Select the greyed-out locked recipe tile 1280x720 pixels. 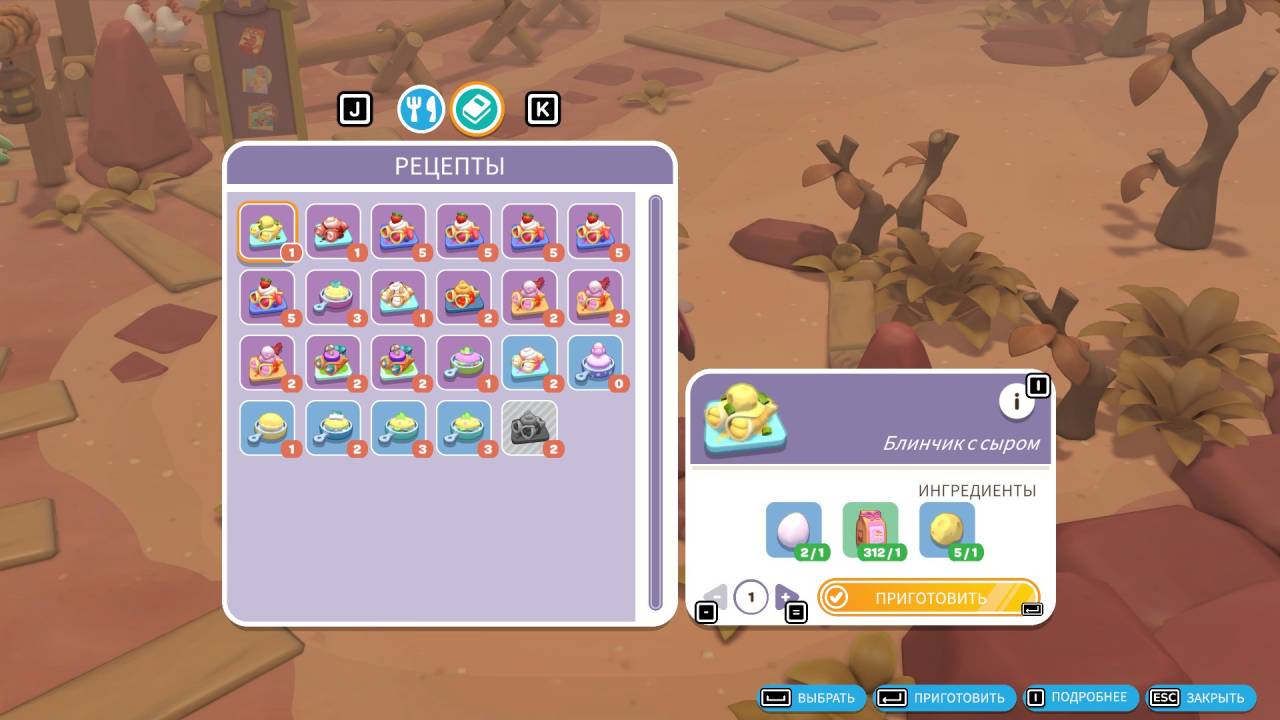coord(530,428)
